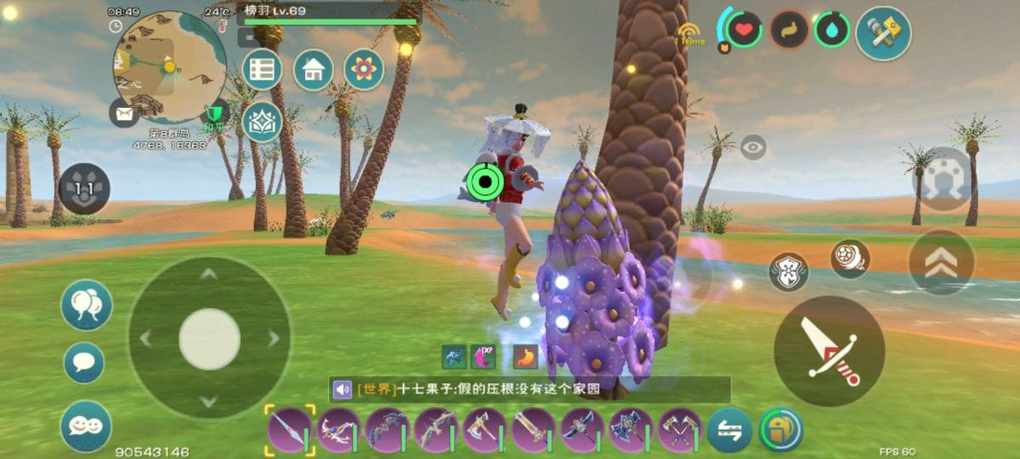Screen dimensions: 1020x459
Task: Select the crossed axes hotbar slot
Action: click(x=680, y=431)
